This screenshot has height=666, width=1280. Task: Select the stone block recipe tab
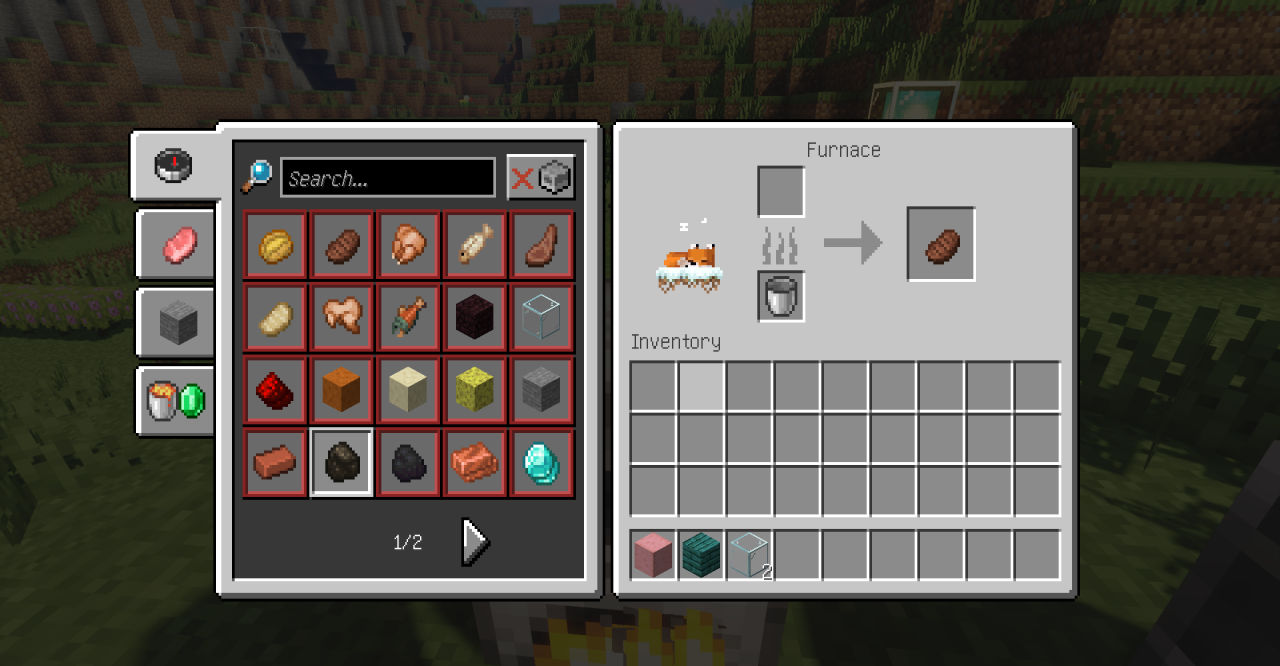(x=177, y=323)
